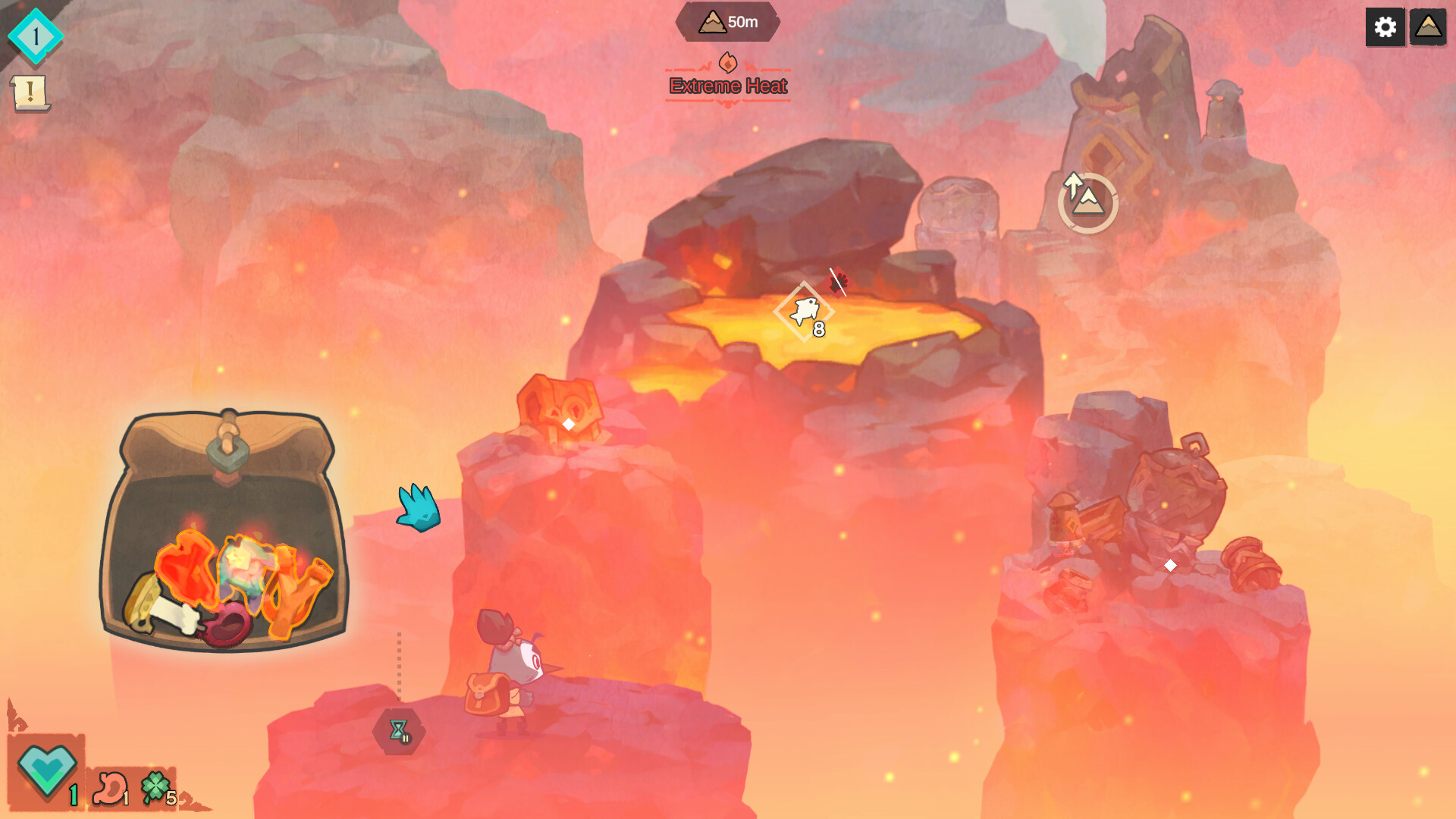The height and width of the screenshot is (819, 1456).
Task: Click the teal heart health icon
Action: [x=47, y=770]
